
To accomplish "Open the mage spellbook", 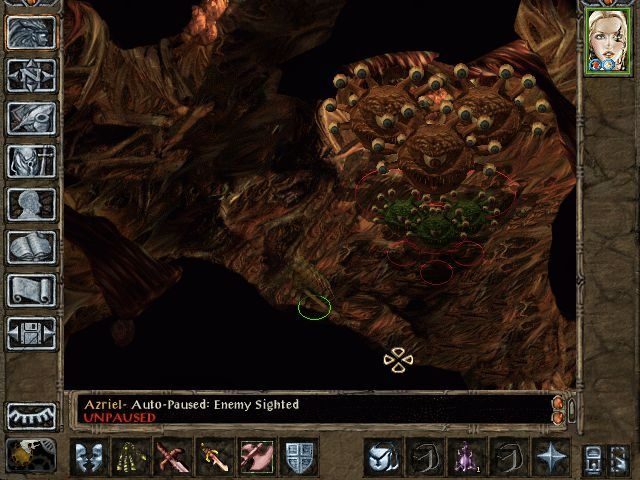I will pyautogui.click(x=31, y=247).
